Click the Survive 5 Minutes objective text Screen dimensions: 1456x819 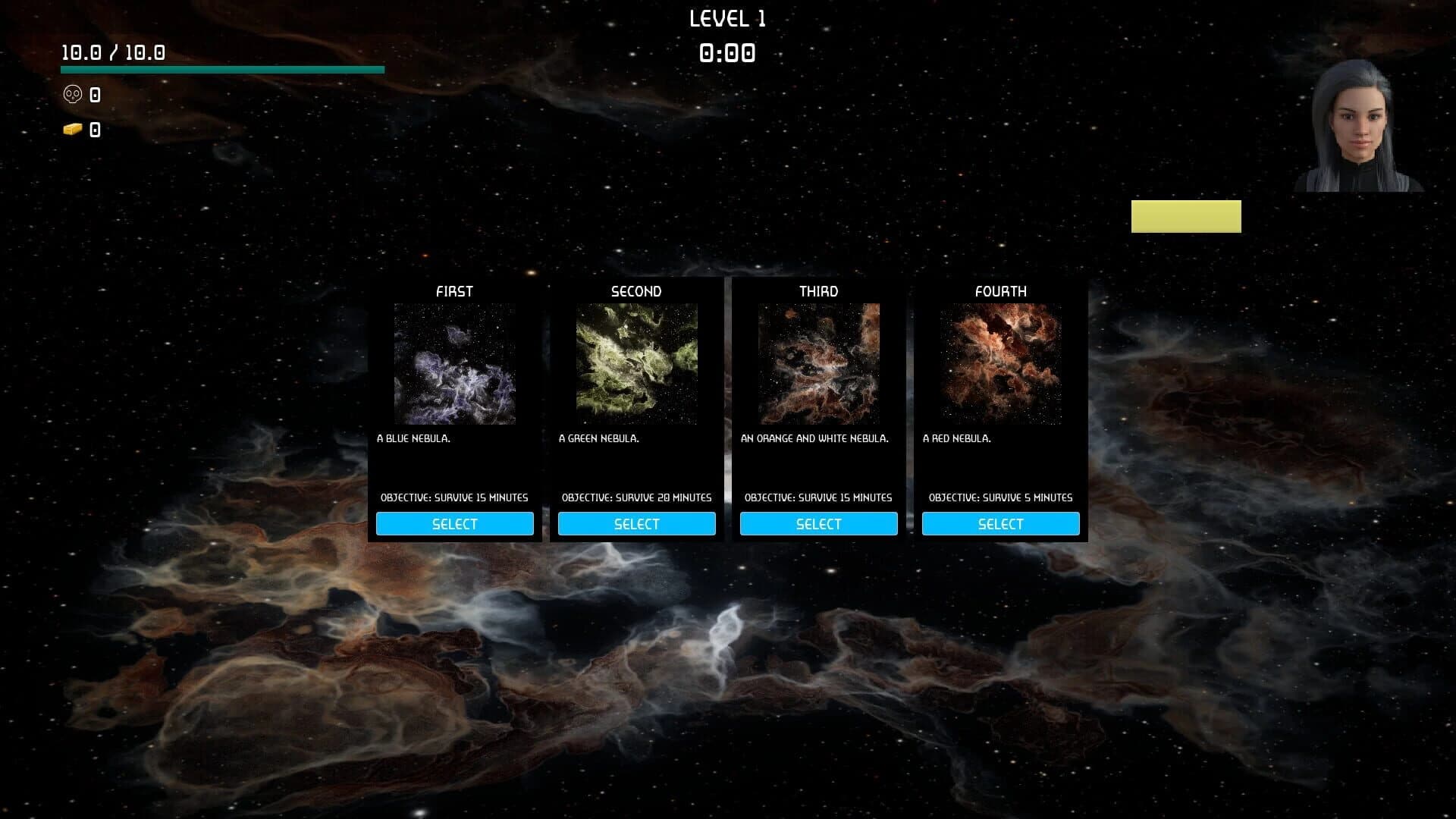point(999,497)
